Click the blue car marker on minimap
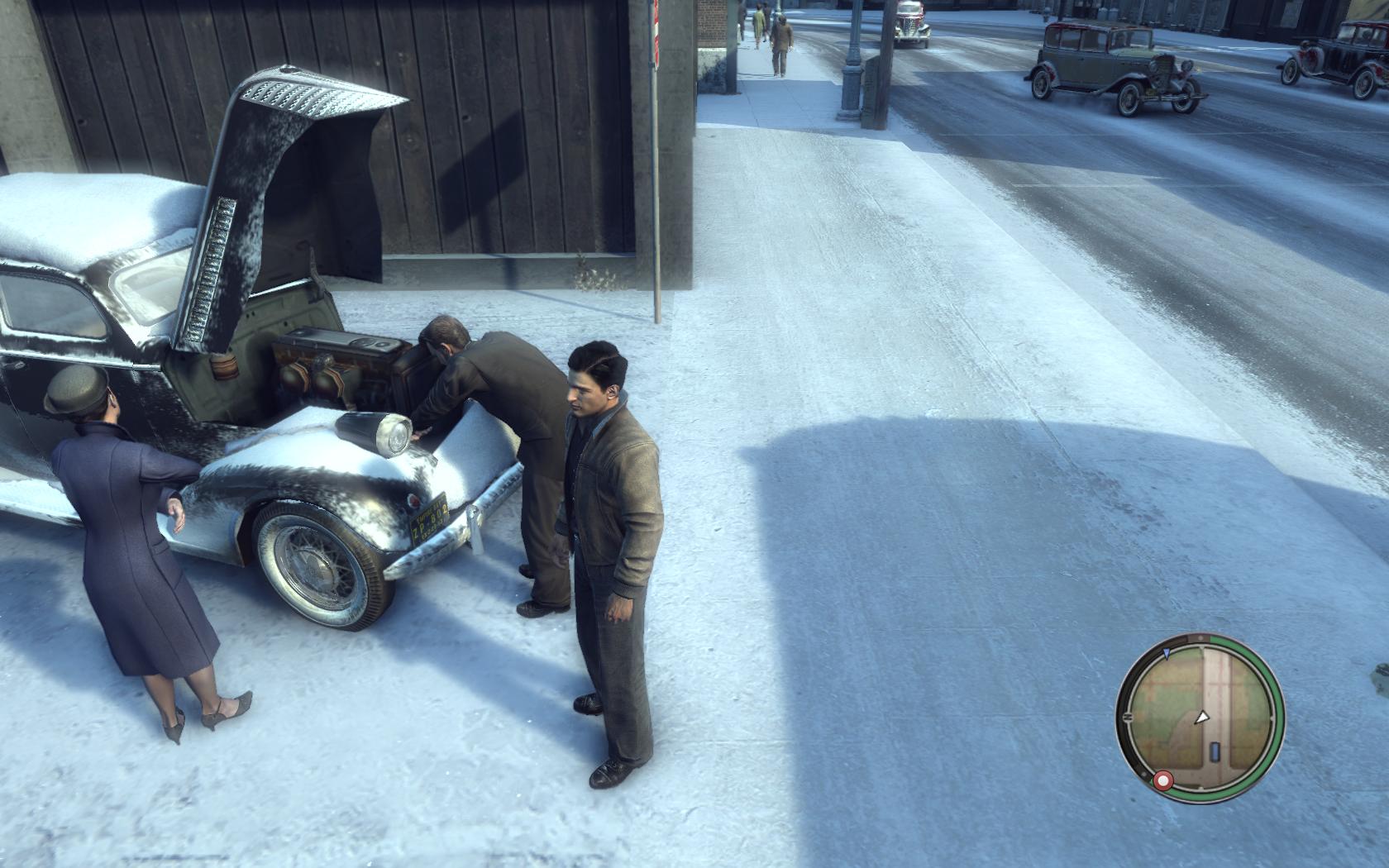Viewport: 1389px width, 868px height. point(1214,752)
